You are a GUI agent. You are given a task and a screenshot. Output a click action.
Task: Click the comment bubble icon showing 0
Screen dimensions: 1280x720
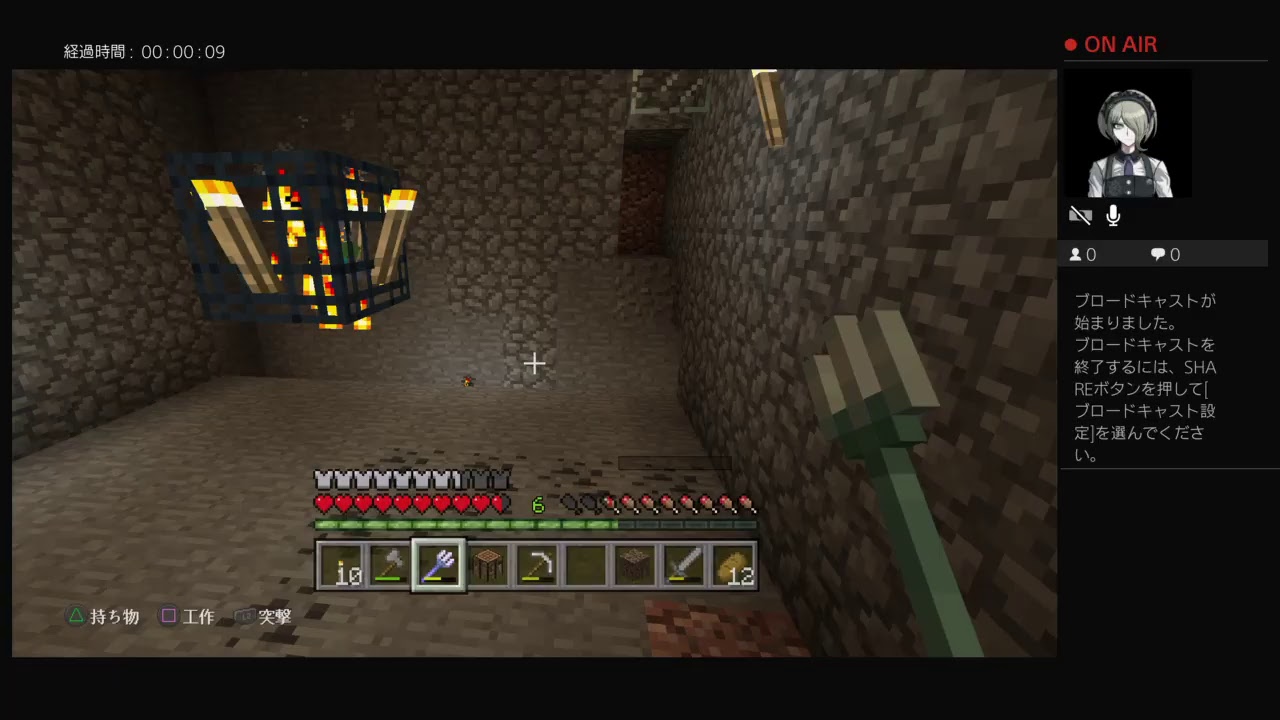coord(1157,254)
